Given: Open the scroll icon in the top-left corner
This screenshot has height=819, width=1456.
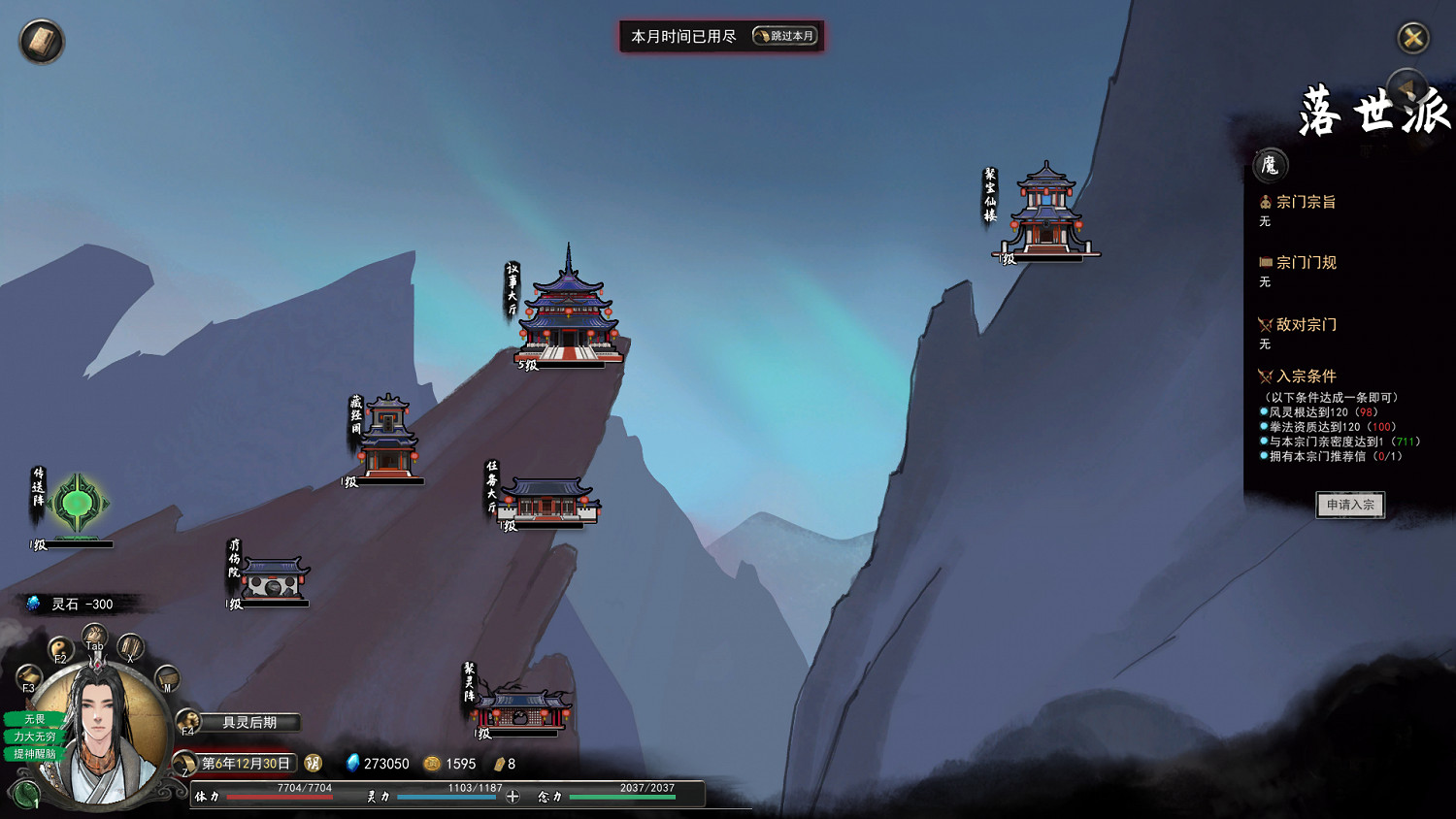Looking at the screenshot, I should [42, 42].
